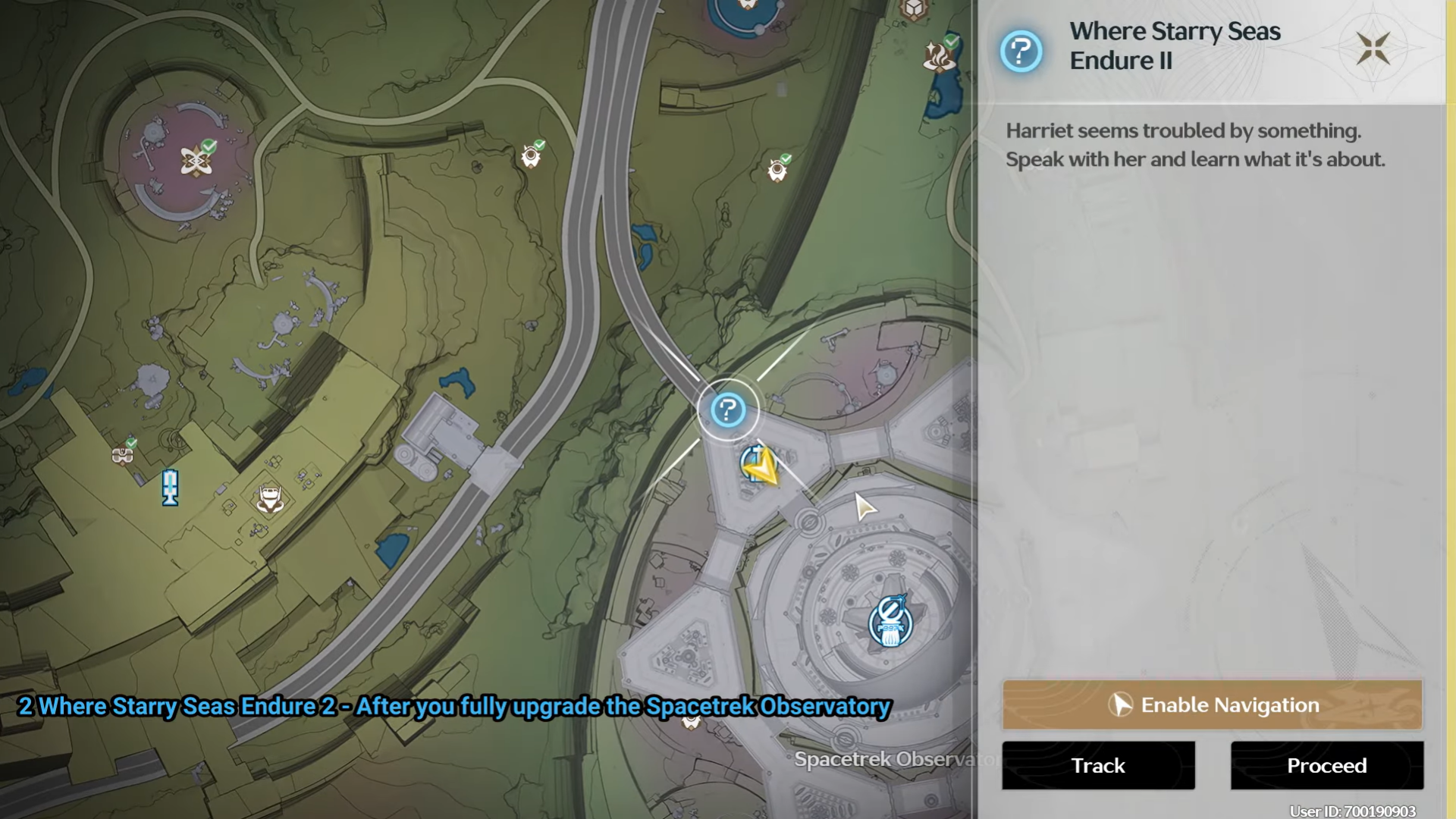
Task: Close the quest details panel
Action: coord(1373,49)
